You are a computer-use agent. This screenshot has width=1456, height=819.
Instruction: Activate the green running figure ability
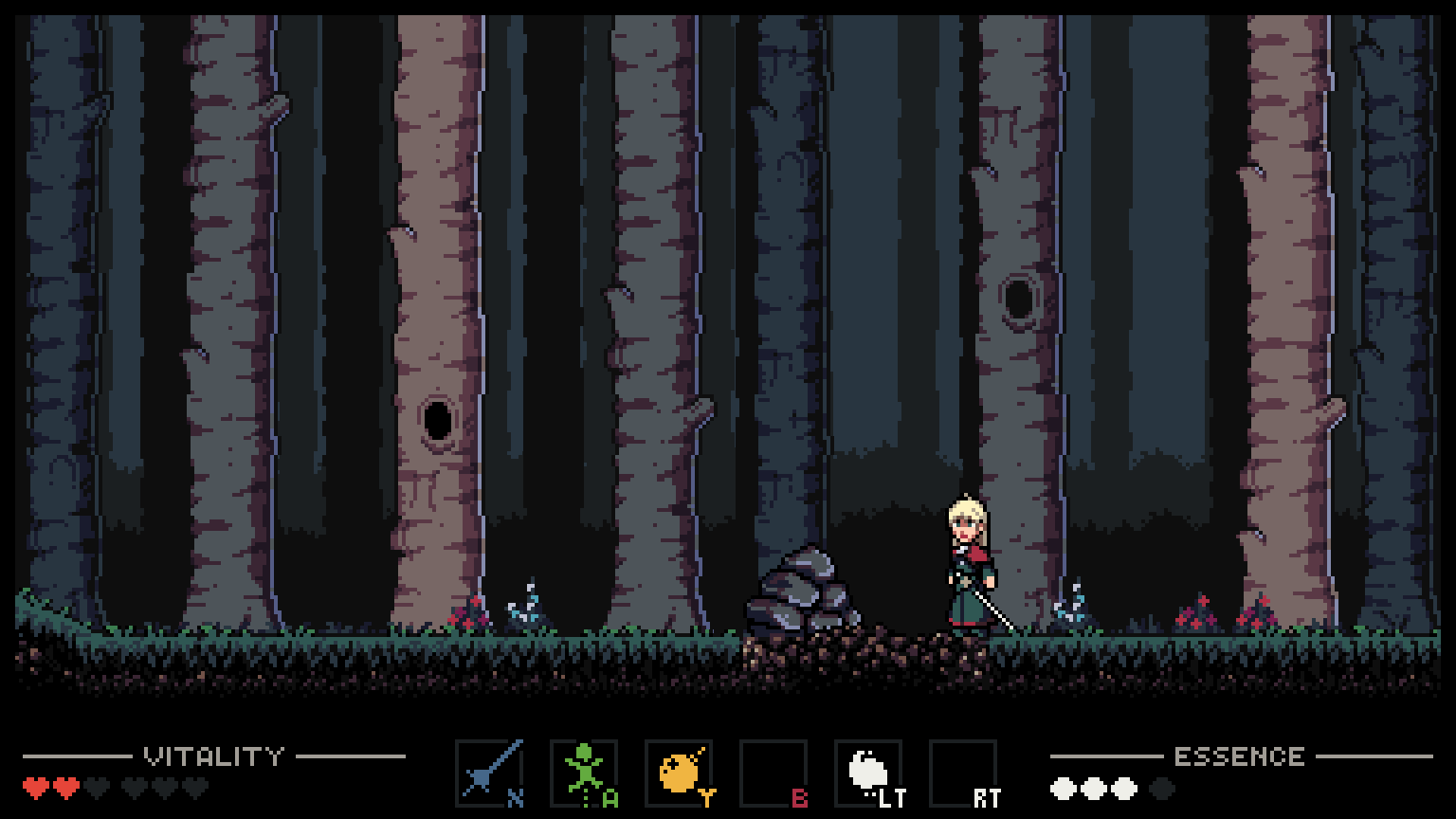pyautogui.click(x=584, y=773)
